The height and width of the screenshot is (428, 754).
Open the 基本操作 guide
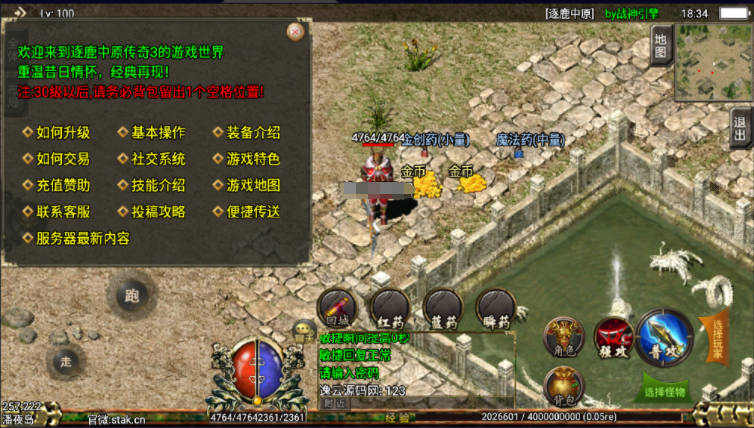[x=158, y=133]
